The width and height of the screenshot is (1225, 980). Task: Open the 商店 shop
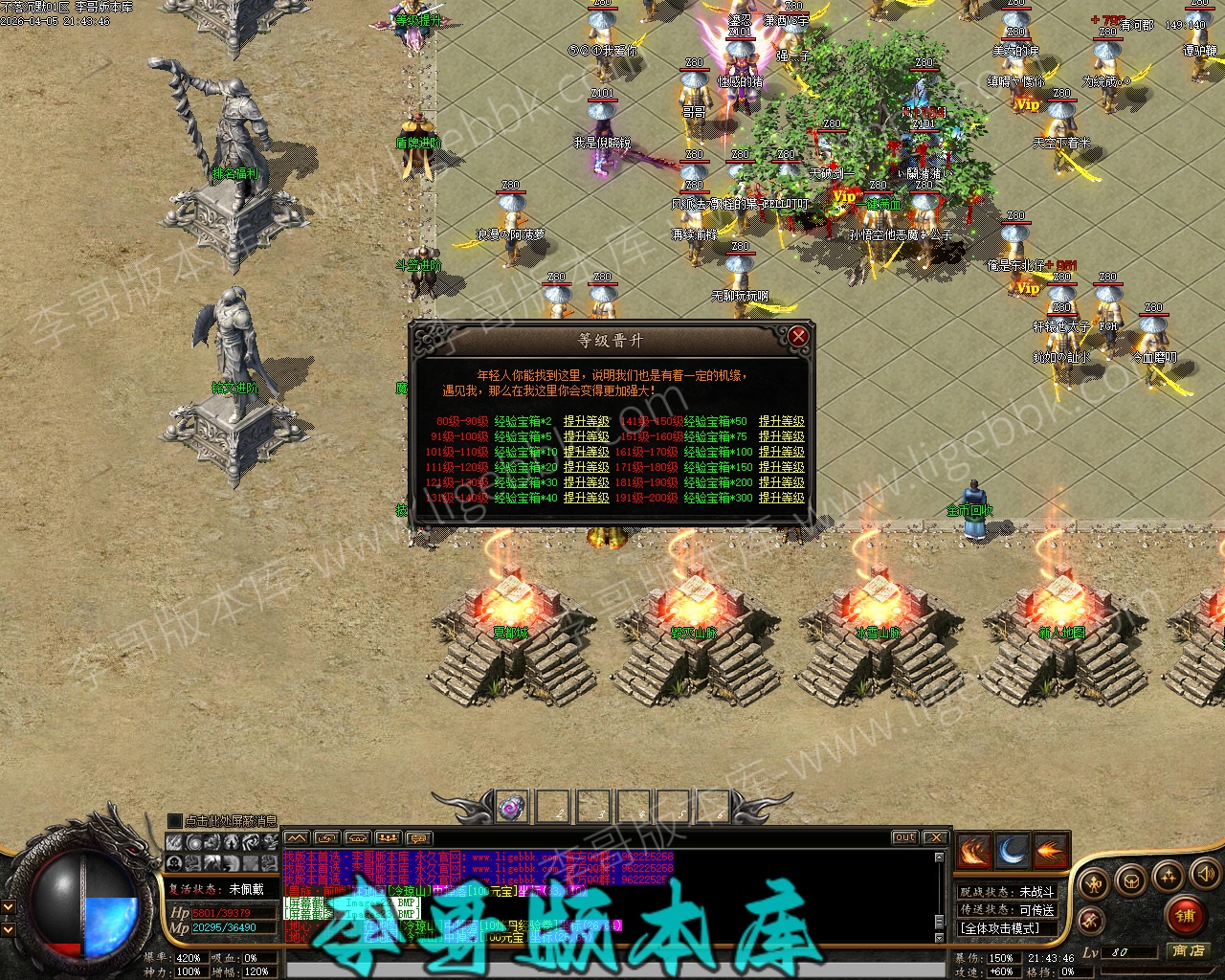click(x=1189, y=951)
